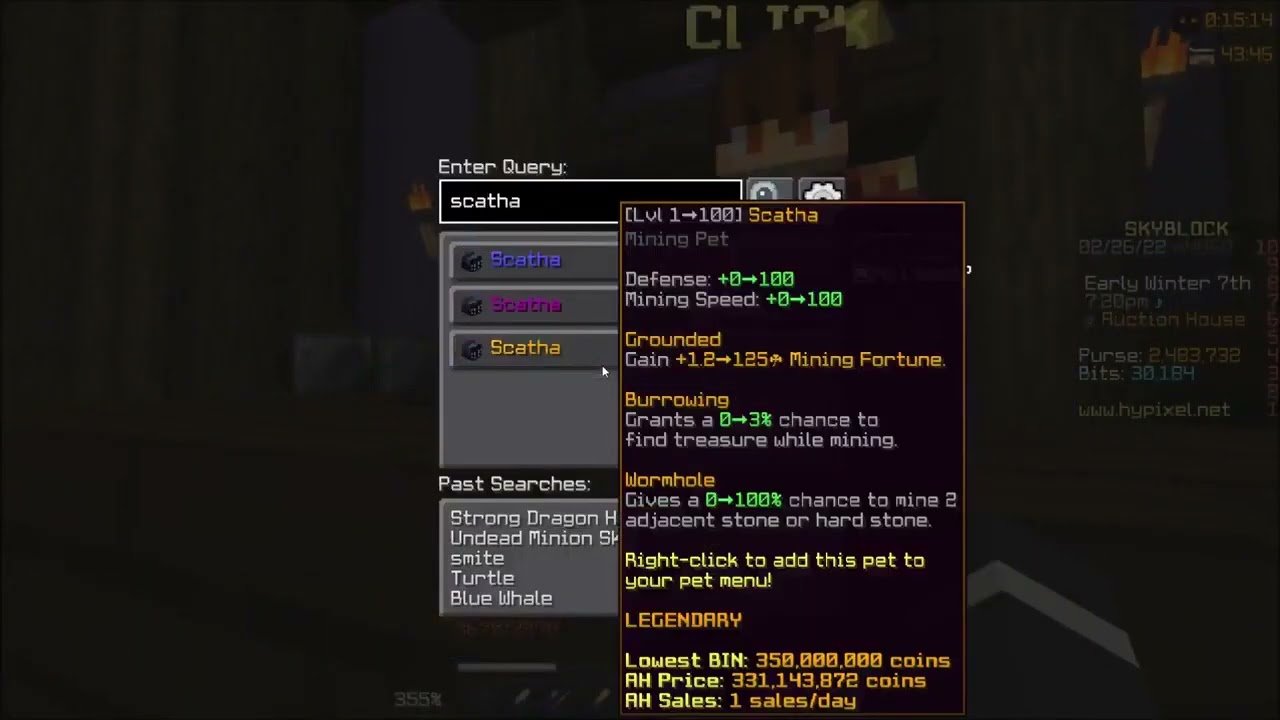Select the third Scatha search result
Screen dimensions: 1280x720
[x=525, y=347]
